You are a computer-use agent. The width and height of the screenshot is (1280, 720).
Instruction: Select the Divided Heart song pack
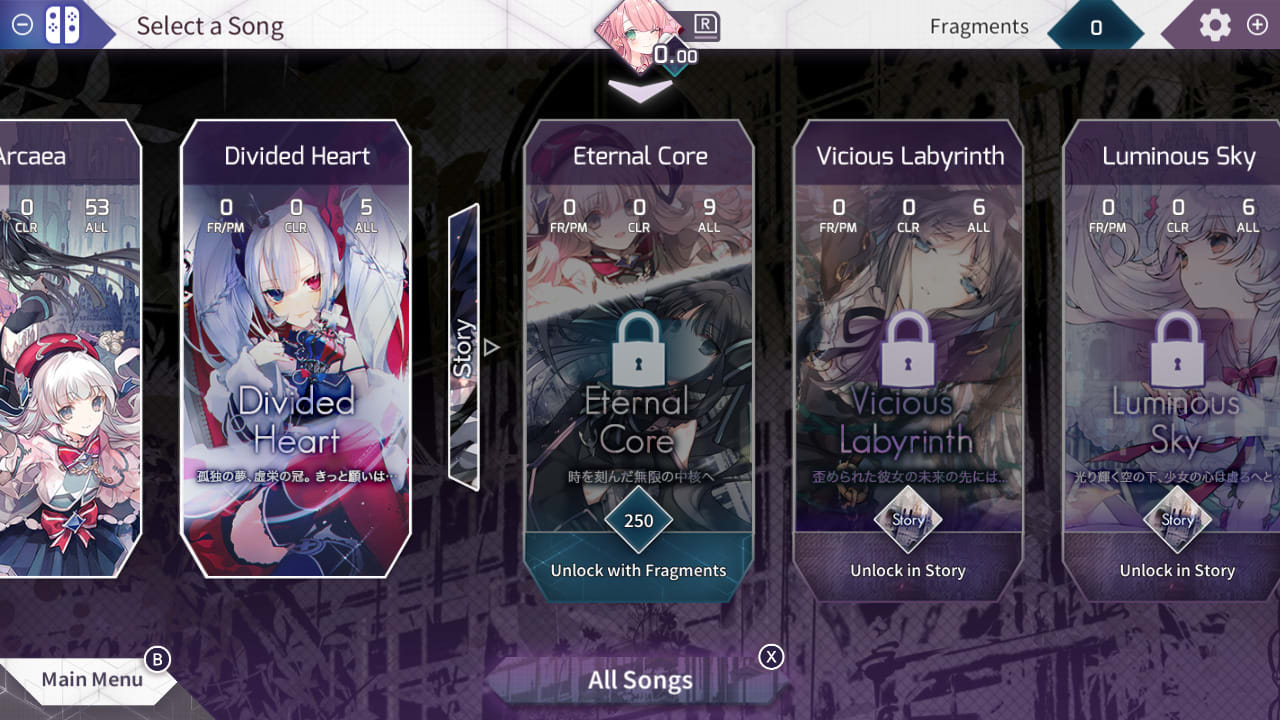click(x=295, y=350)
